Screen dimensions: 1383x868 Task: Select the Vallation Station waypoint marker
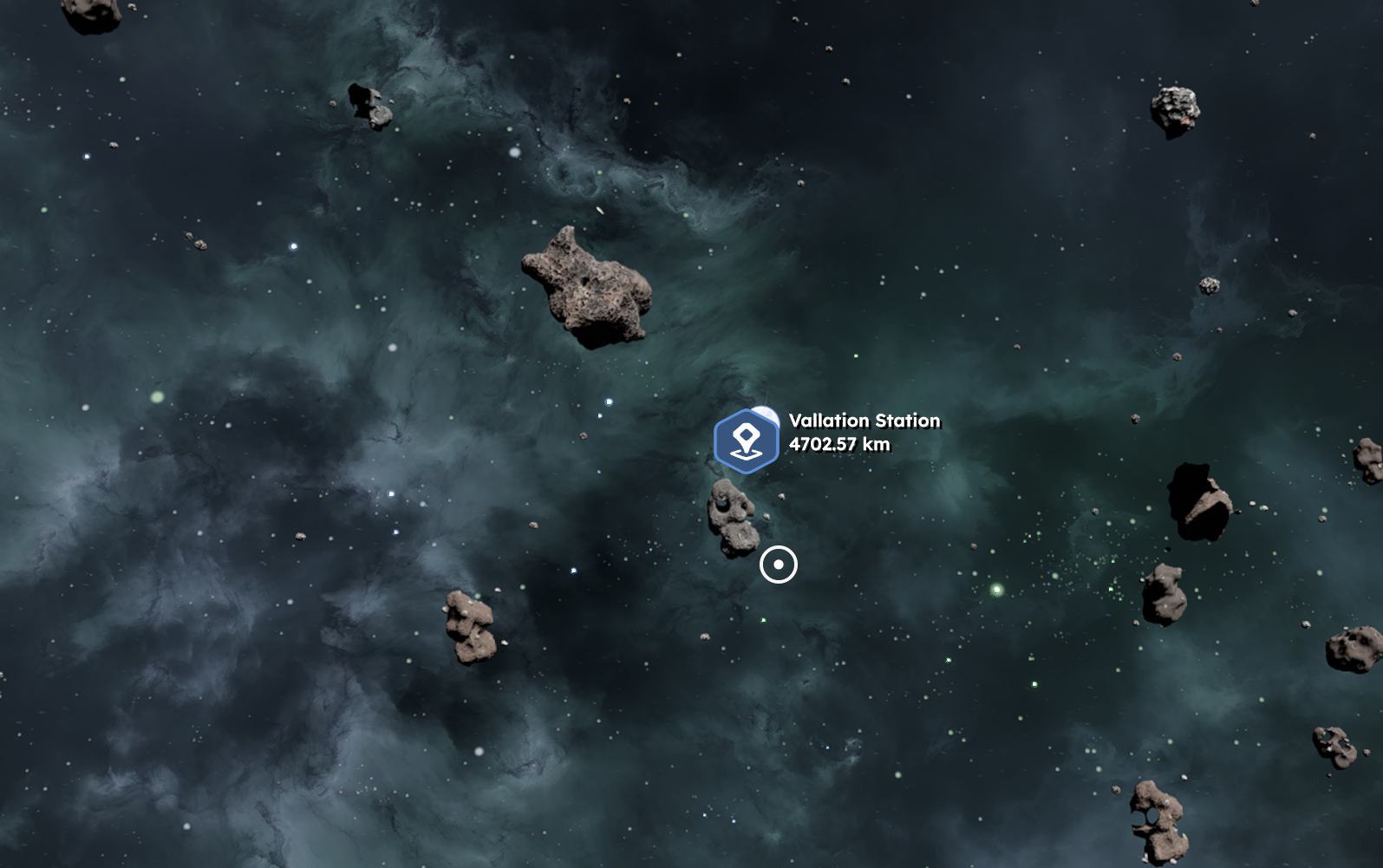tap(746, 441)
